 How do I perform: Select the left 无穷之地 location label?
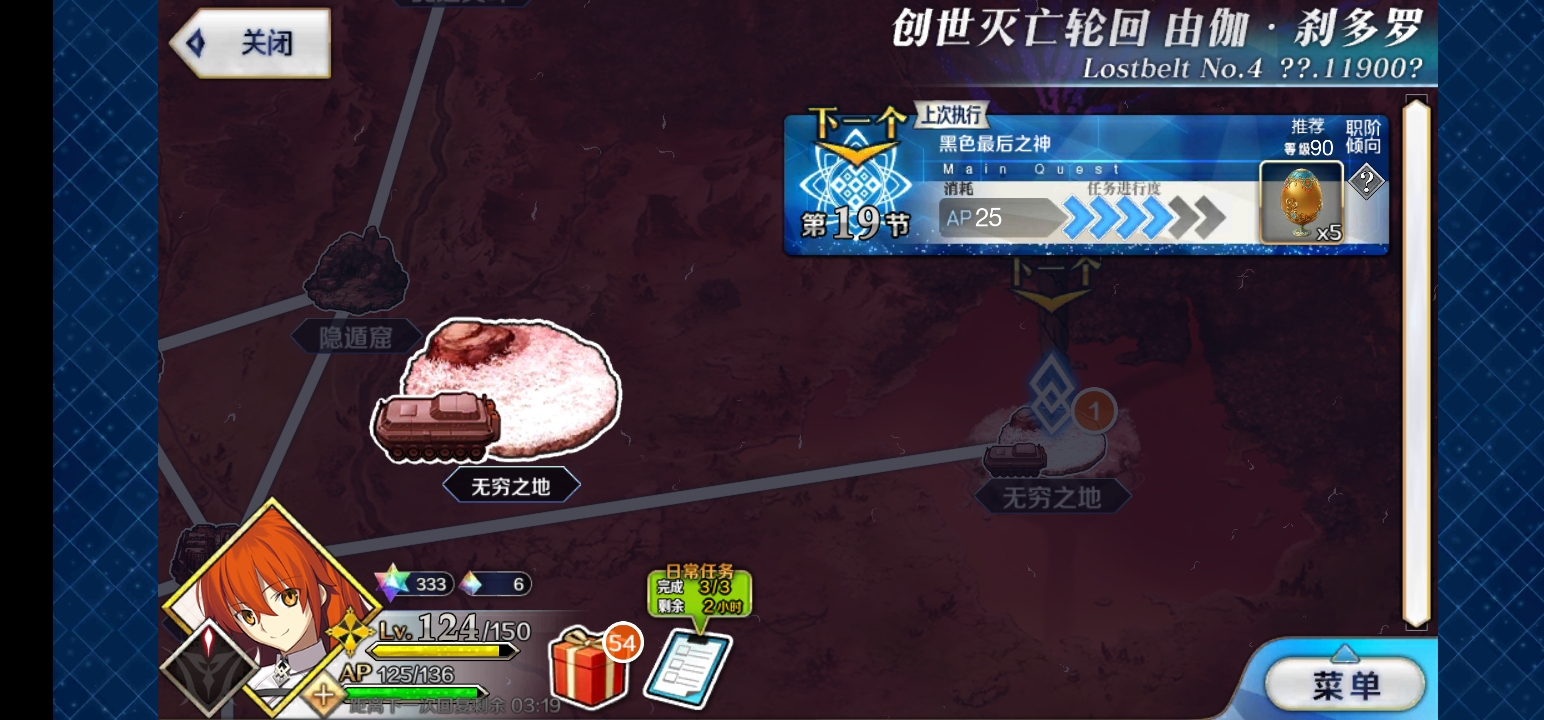512,484
